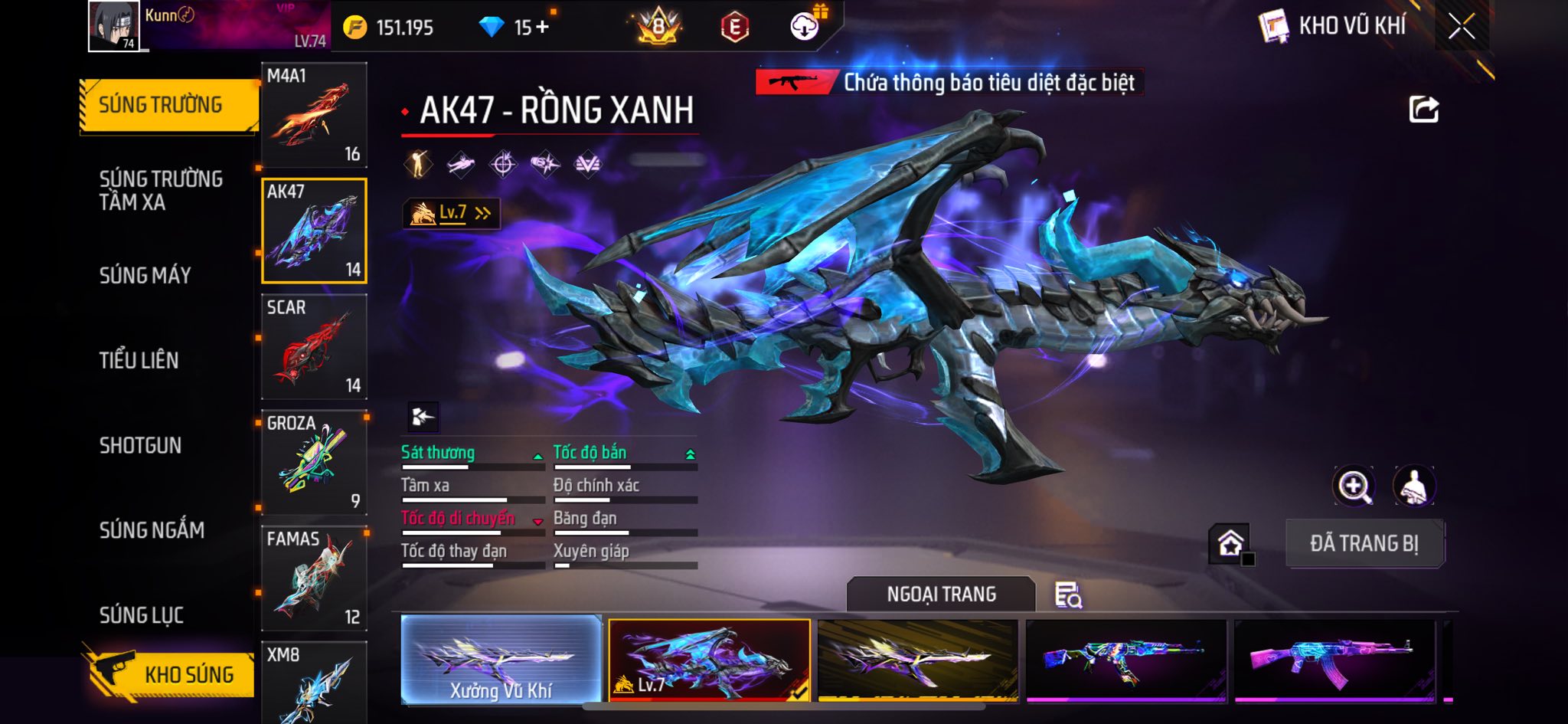This screenshot has width=1568, height=724.
Task: Click the ĐÃ TRANG BỊ button
Action: 1364,543
